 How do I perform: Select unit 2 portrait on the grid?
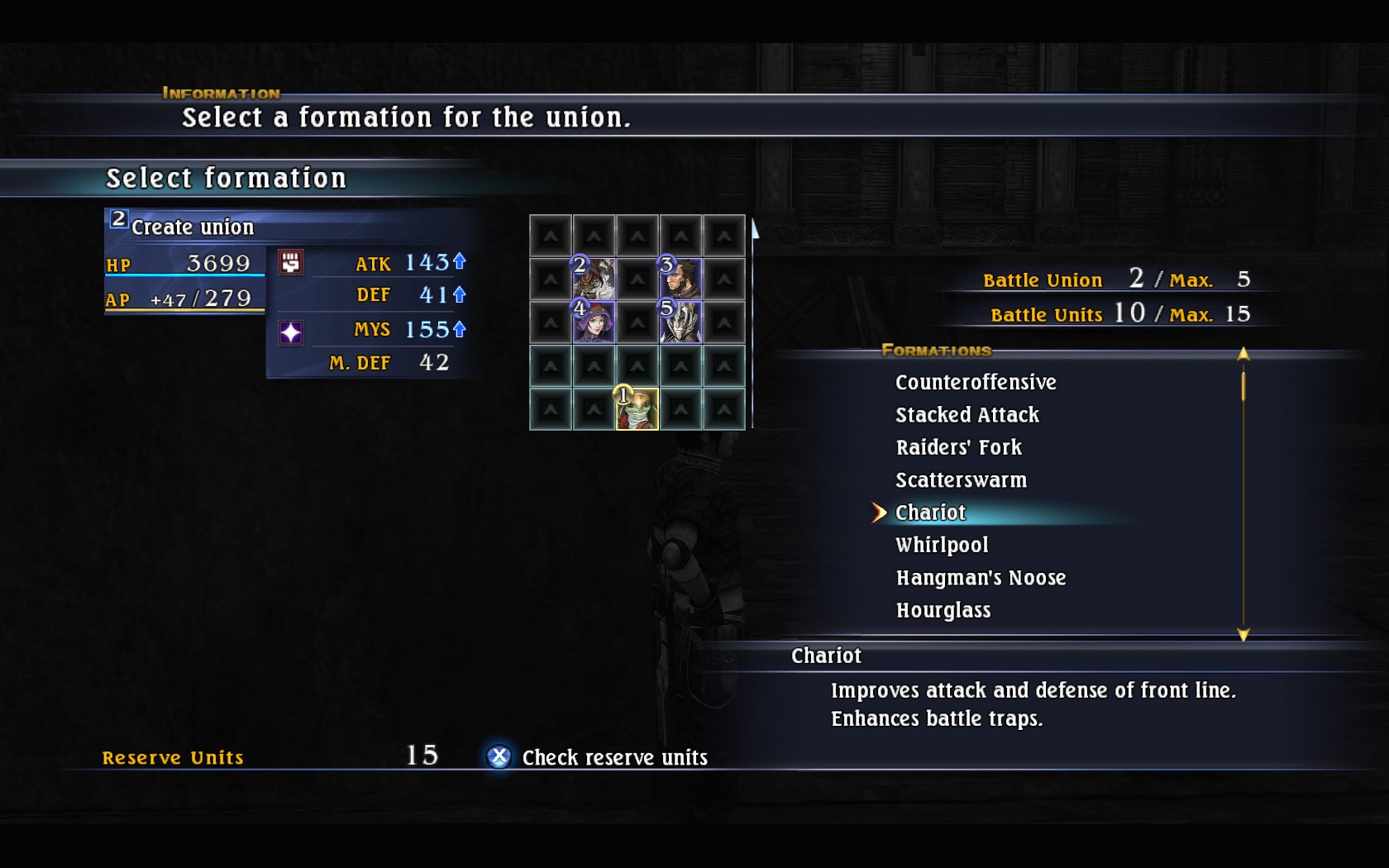tap(594, 279)
